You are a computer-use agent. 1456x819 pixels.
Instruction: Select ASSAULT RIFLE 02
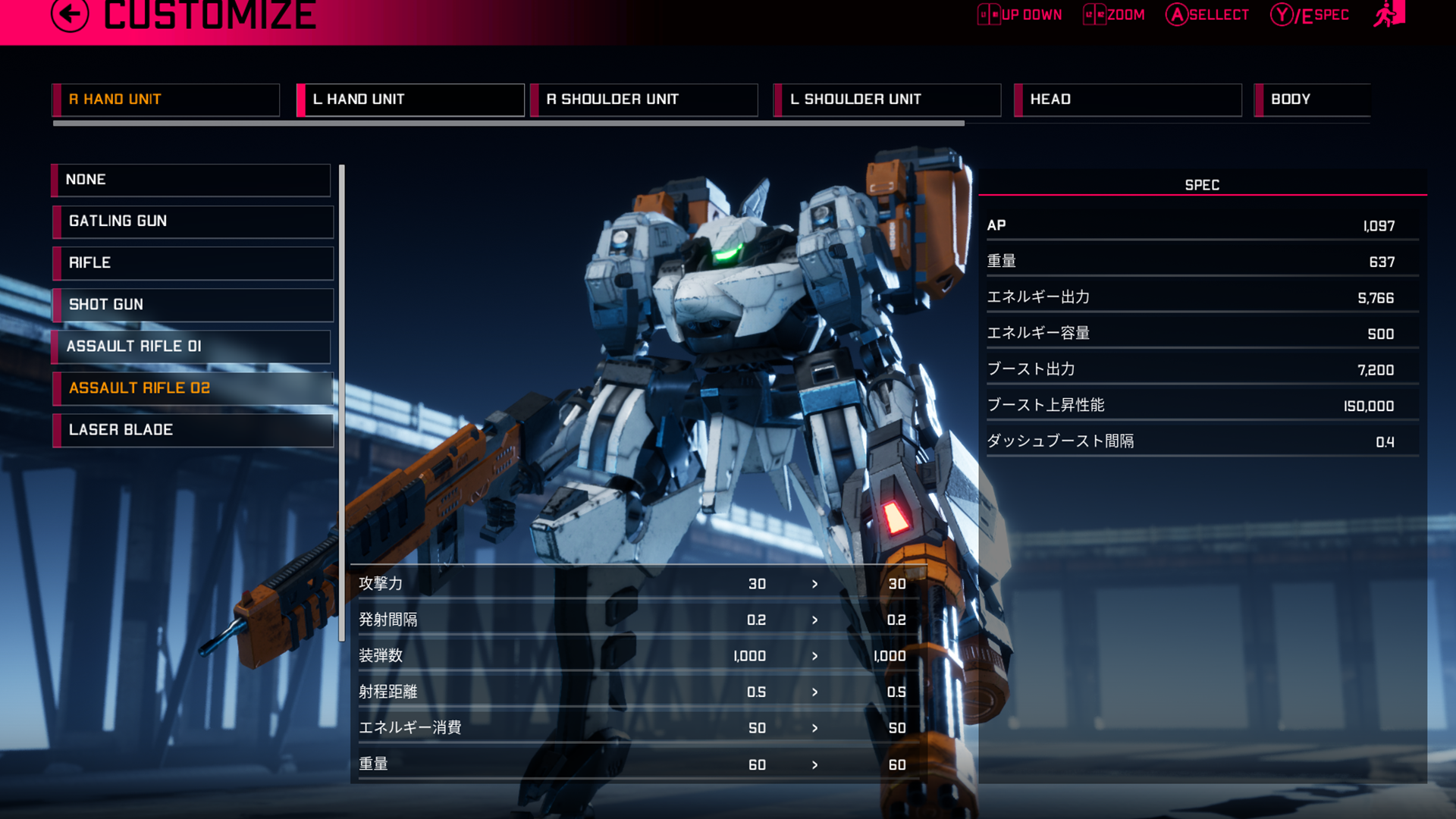click(x=192, y=388)
